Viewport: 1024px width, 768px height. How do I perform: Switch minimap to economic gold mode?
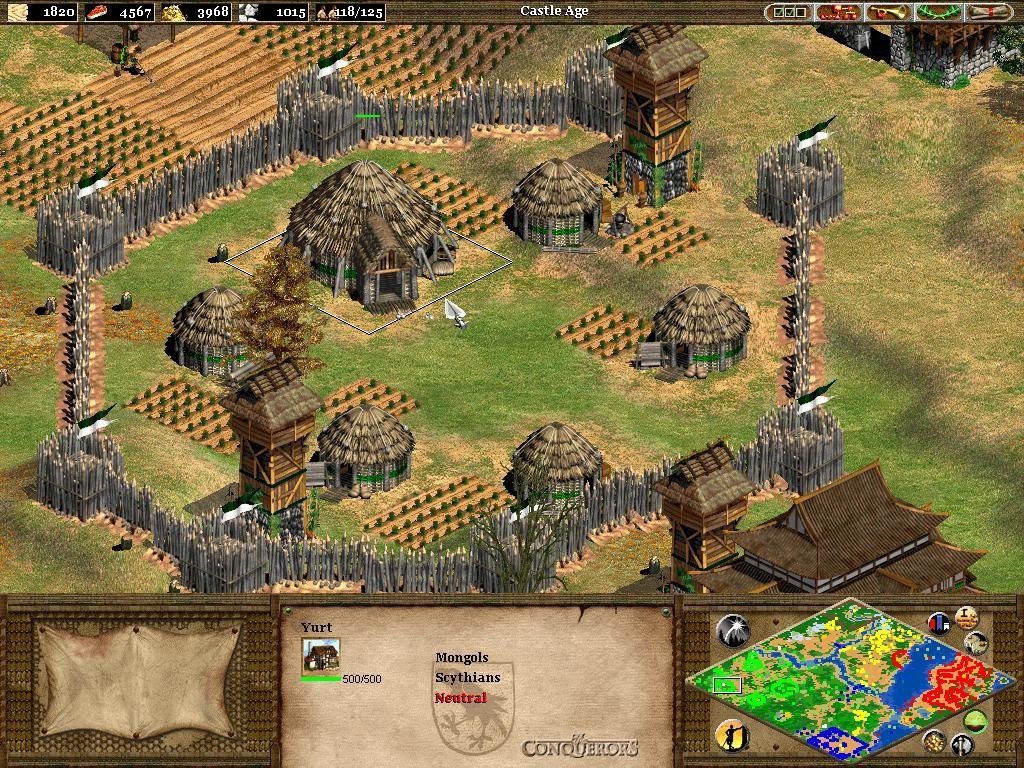tap(936, 740)
